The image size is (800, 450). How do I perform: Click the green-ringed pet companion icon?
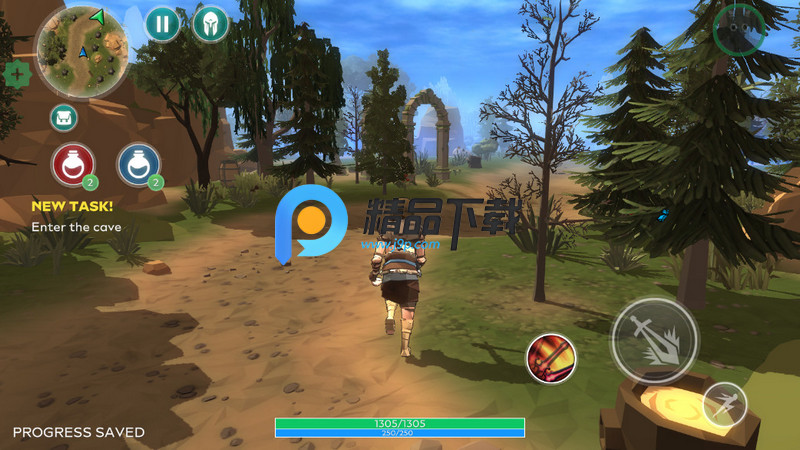click(x=739, y=29)
